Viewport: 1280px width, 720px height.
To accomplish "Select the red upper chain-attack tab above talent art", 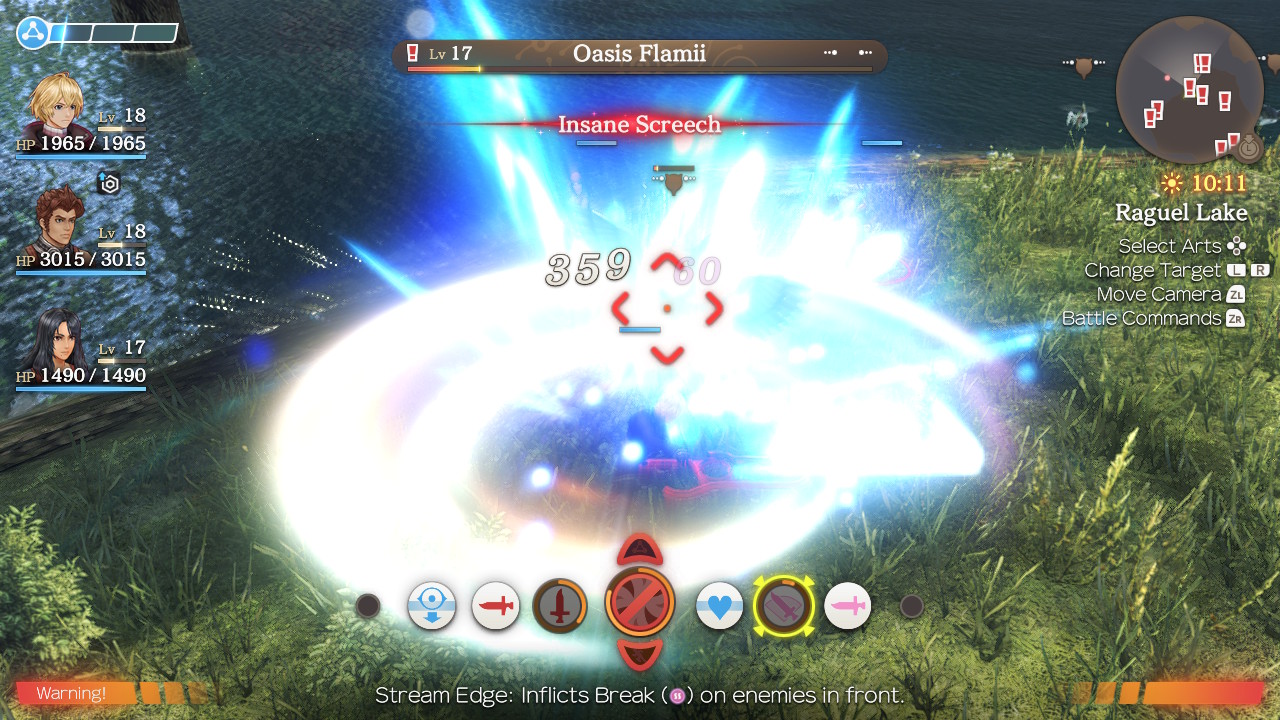I will pos(640,549).
